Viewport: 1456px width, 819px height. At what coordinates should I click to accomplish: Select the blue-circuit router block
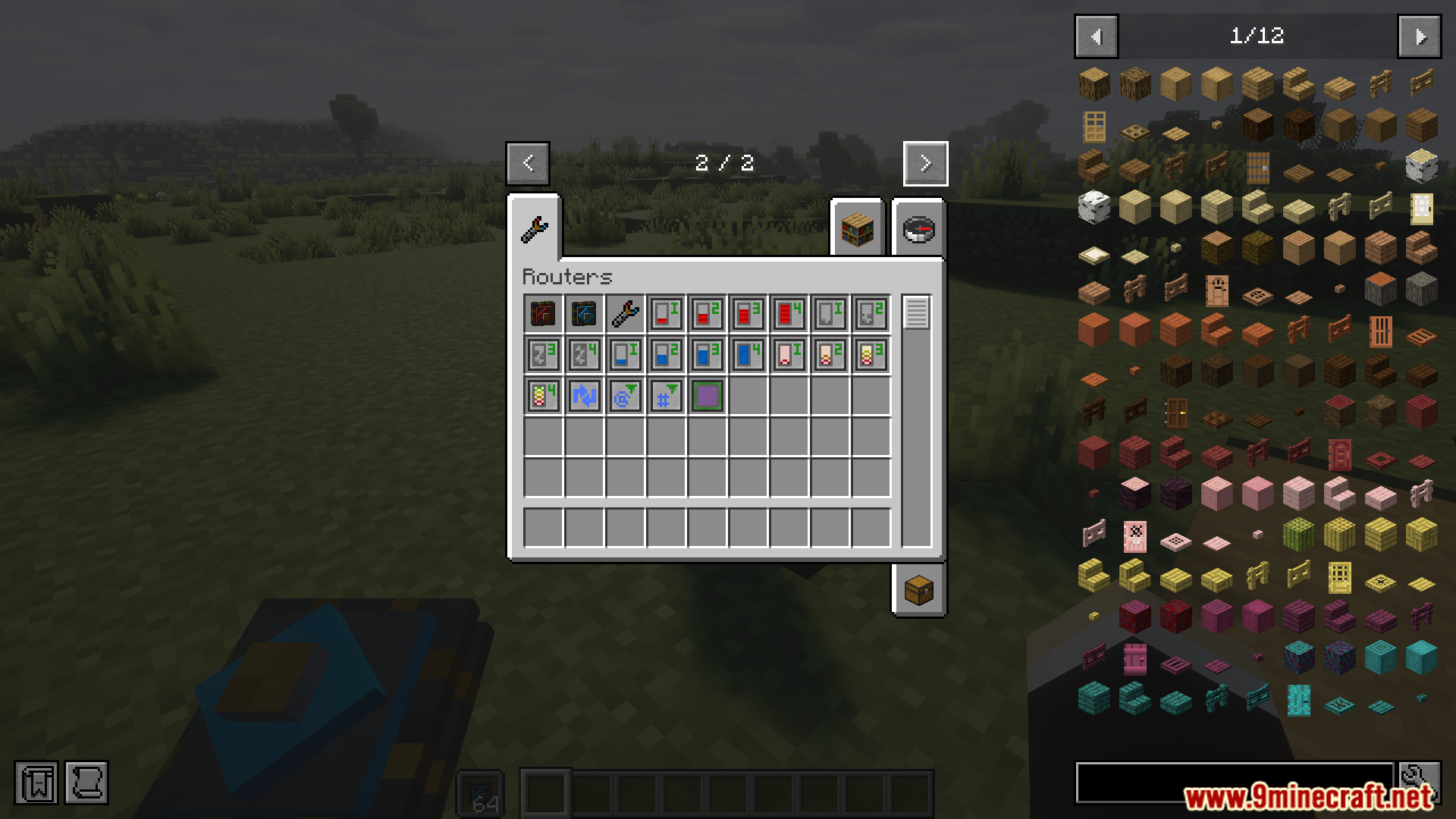point(583,312)
